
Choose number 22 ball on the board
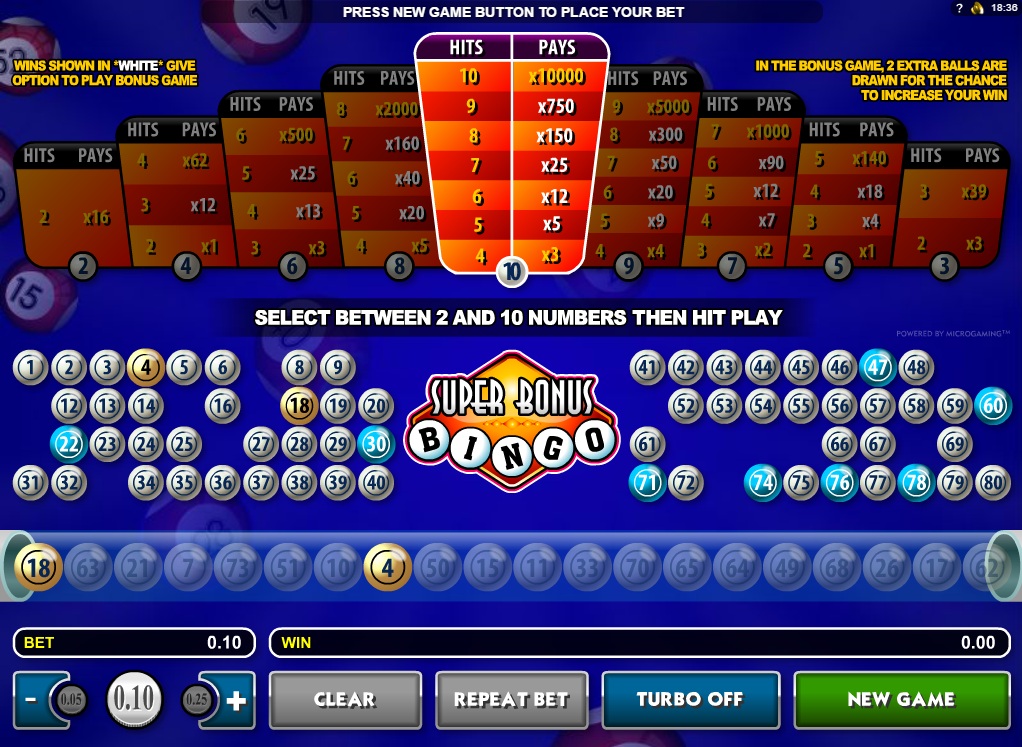[68, 444]
